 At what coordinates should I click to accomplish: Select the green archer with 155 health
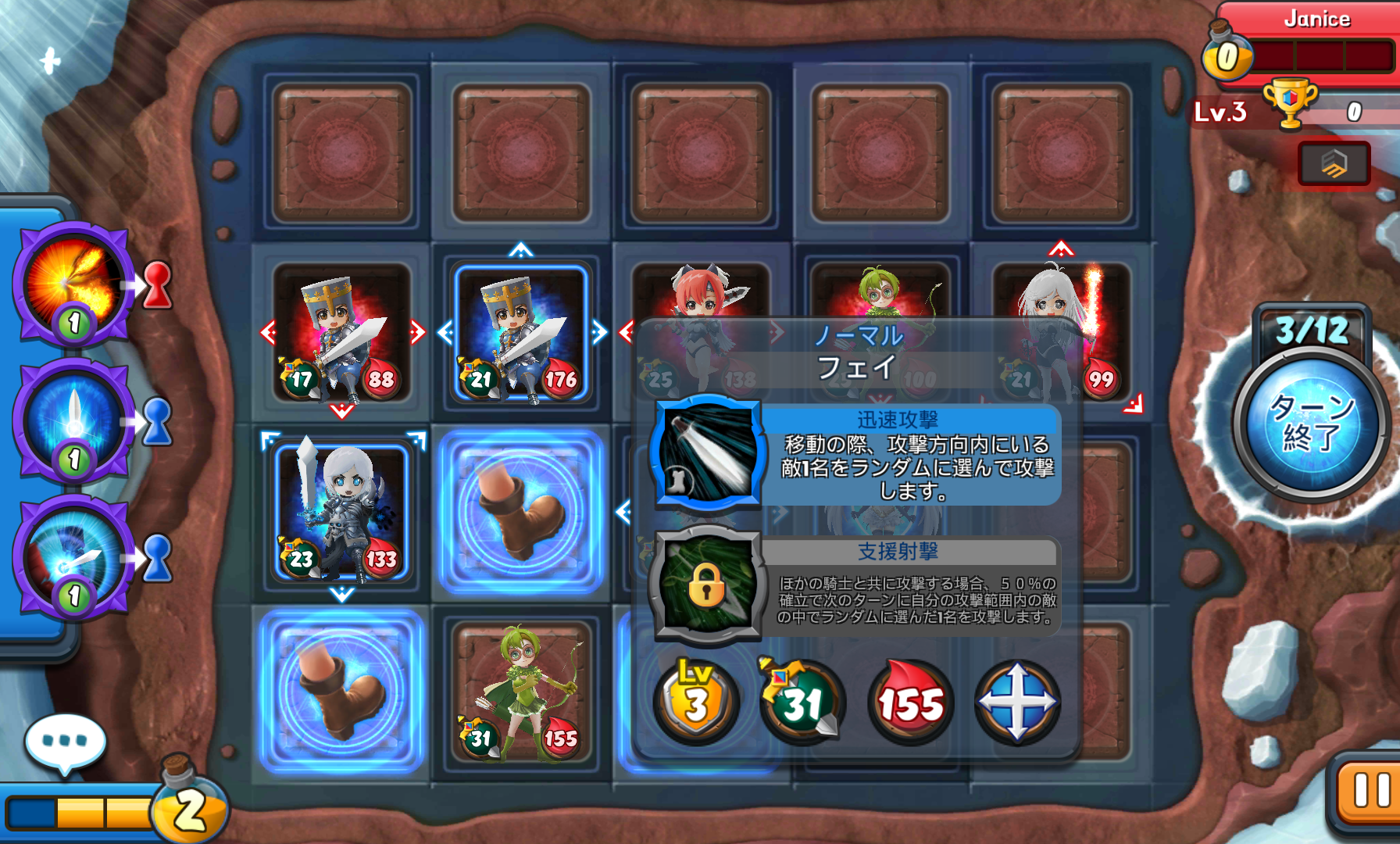521,692
